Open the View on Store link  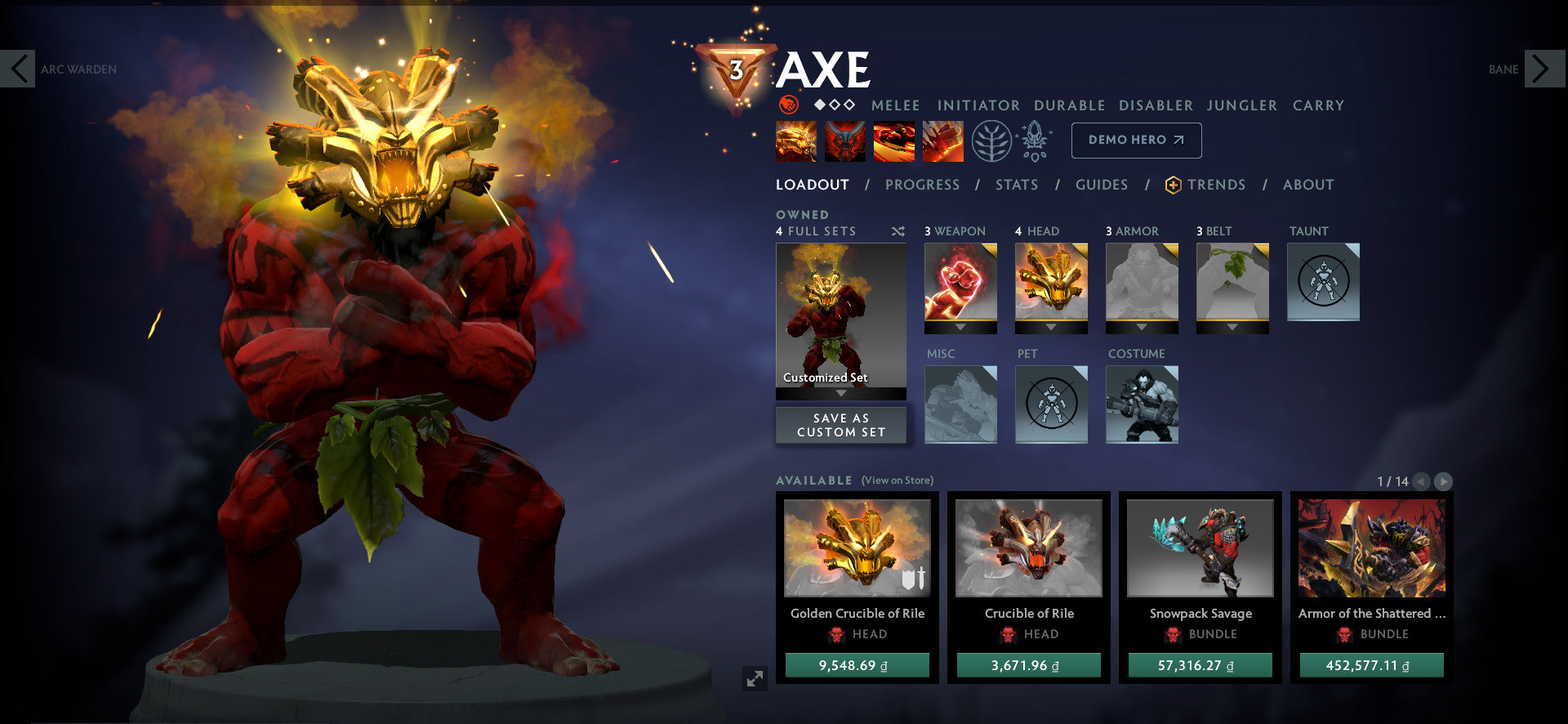[897, 480]
